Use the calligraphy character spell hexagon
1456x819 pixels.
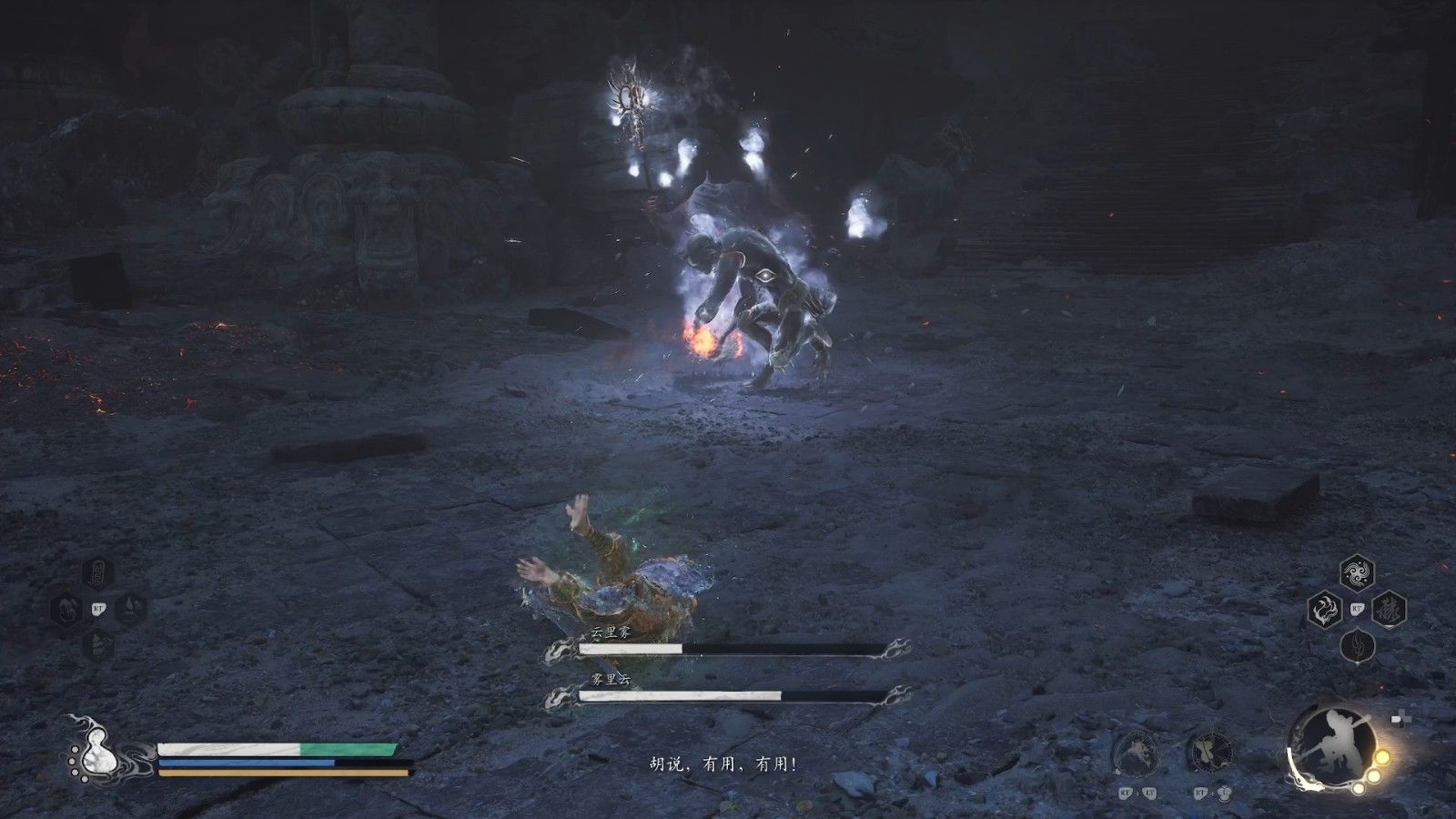1390,610
